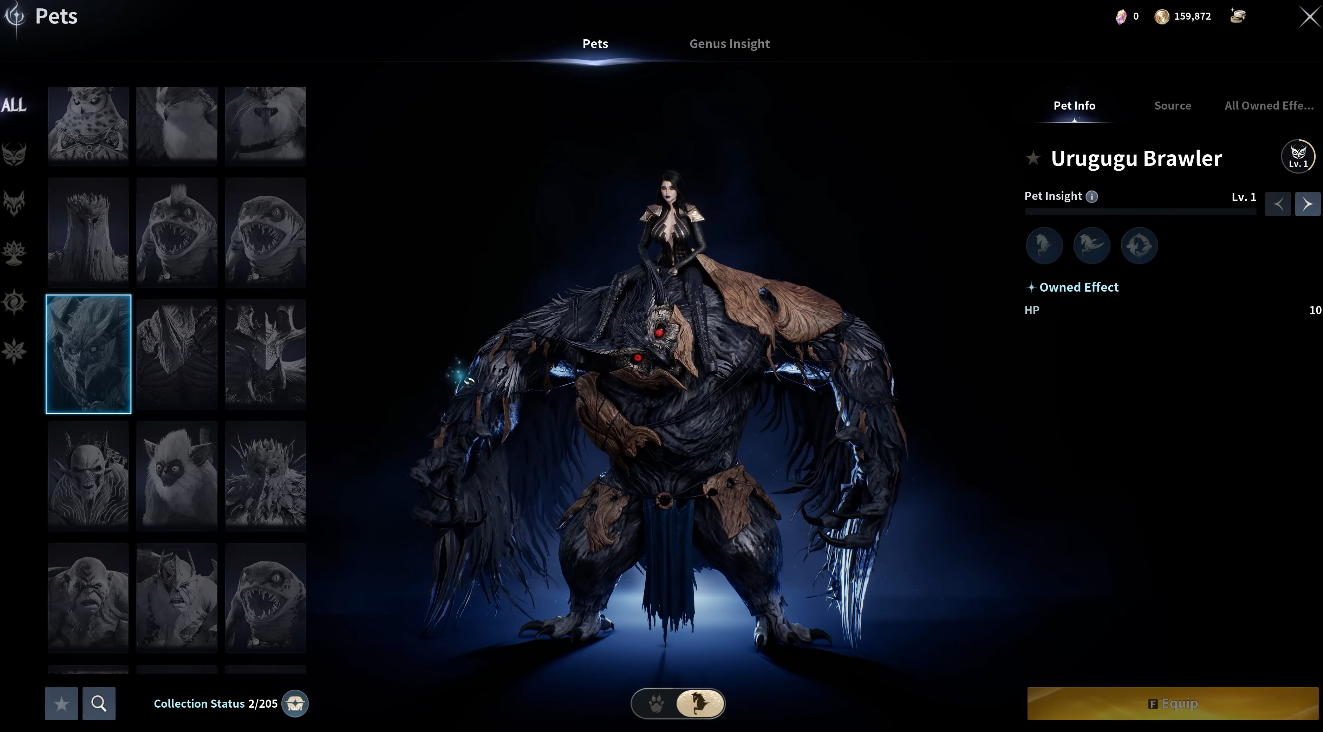Switch to the Genus Insight tab

pyautogui.click(x=729, y=44)
